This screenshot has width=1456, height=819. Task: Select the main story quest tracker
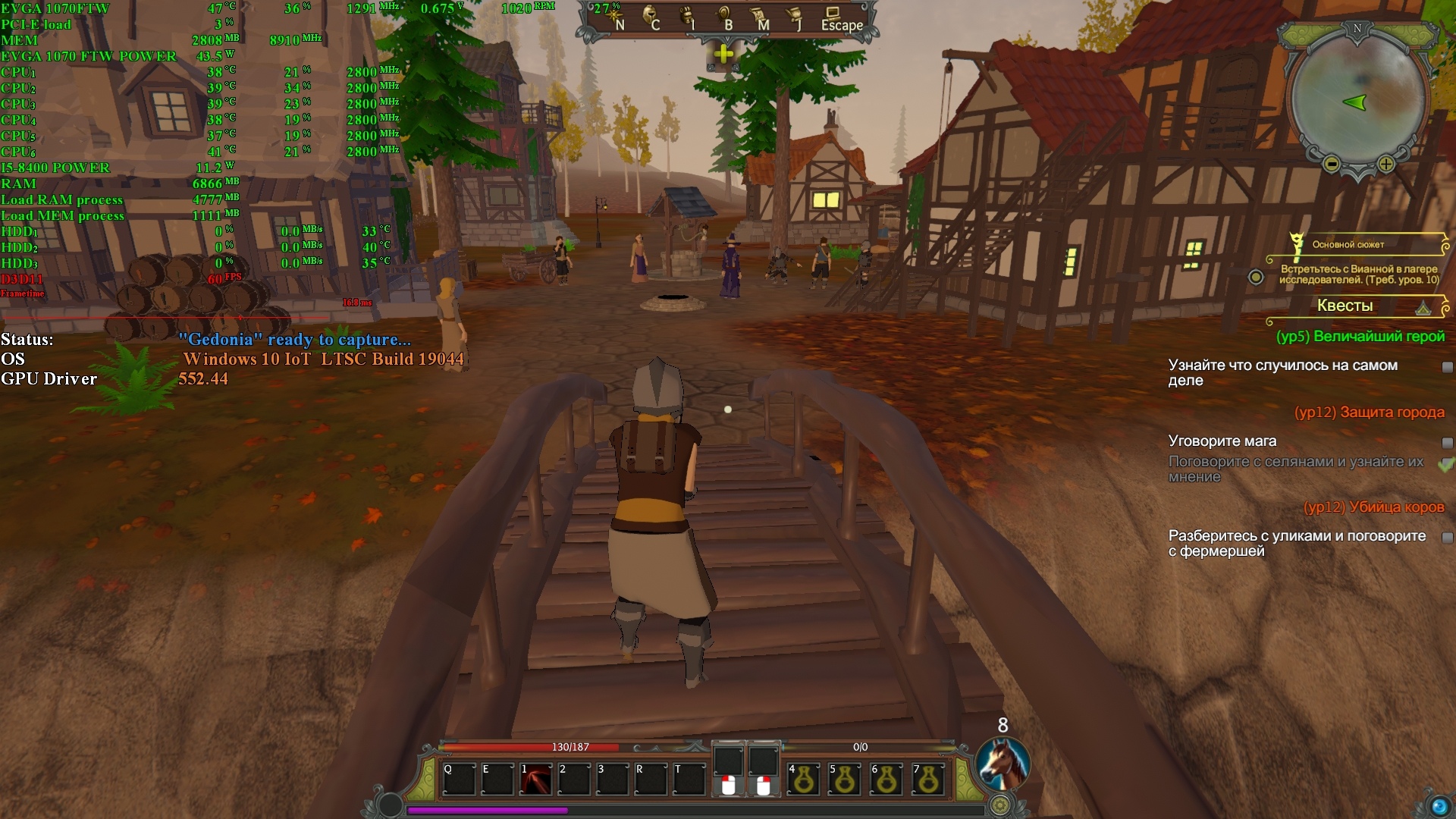click(x=1357, y=262)
